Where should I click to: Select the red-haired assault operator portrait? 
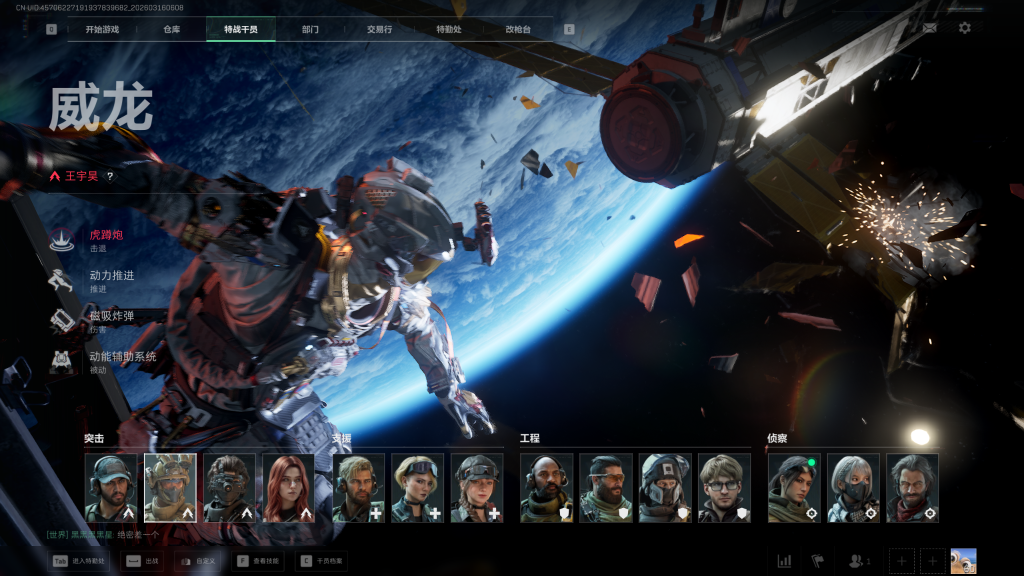tap(288, 488)
